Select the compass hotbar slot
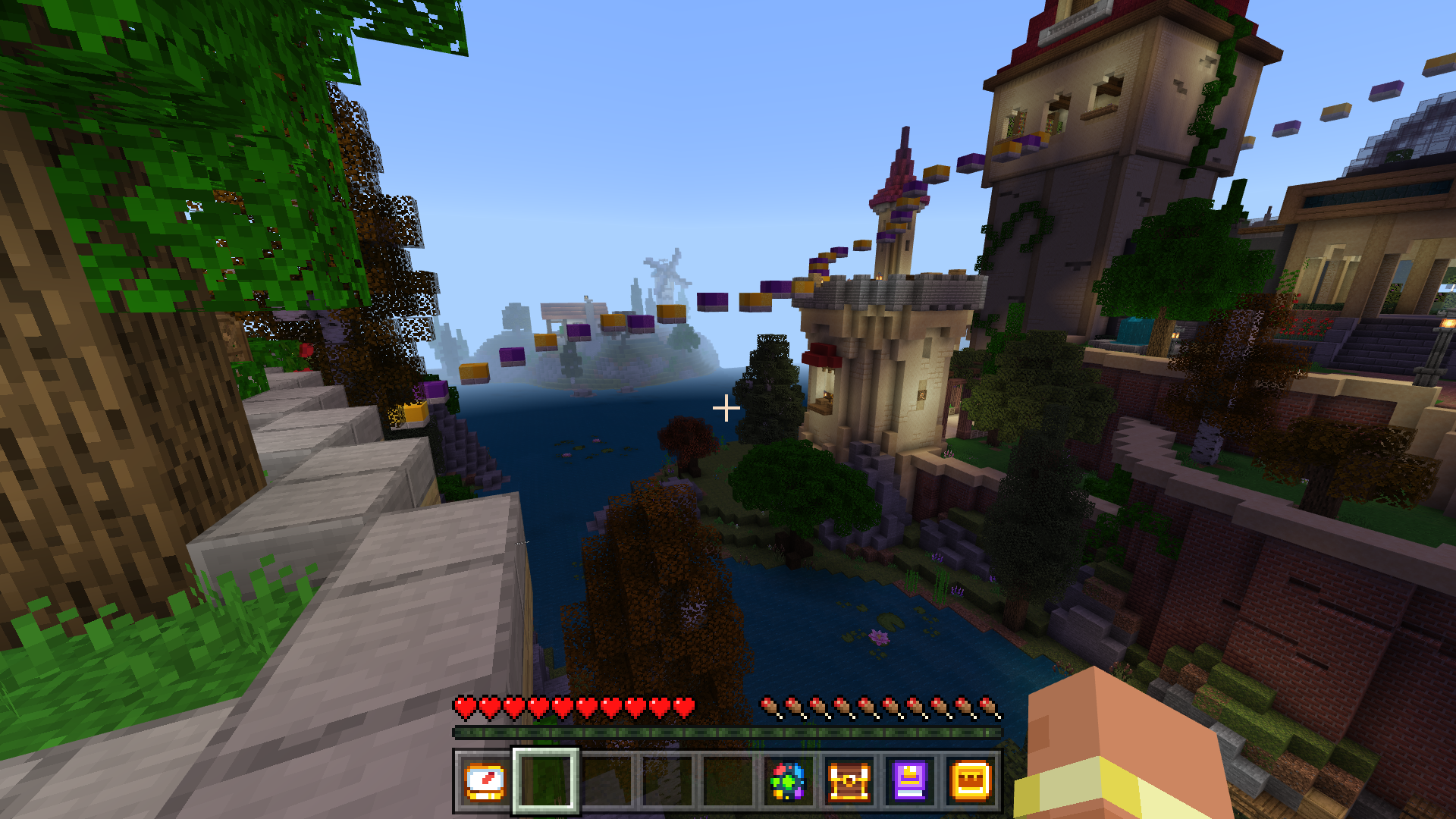 485,781
